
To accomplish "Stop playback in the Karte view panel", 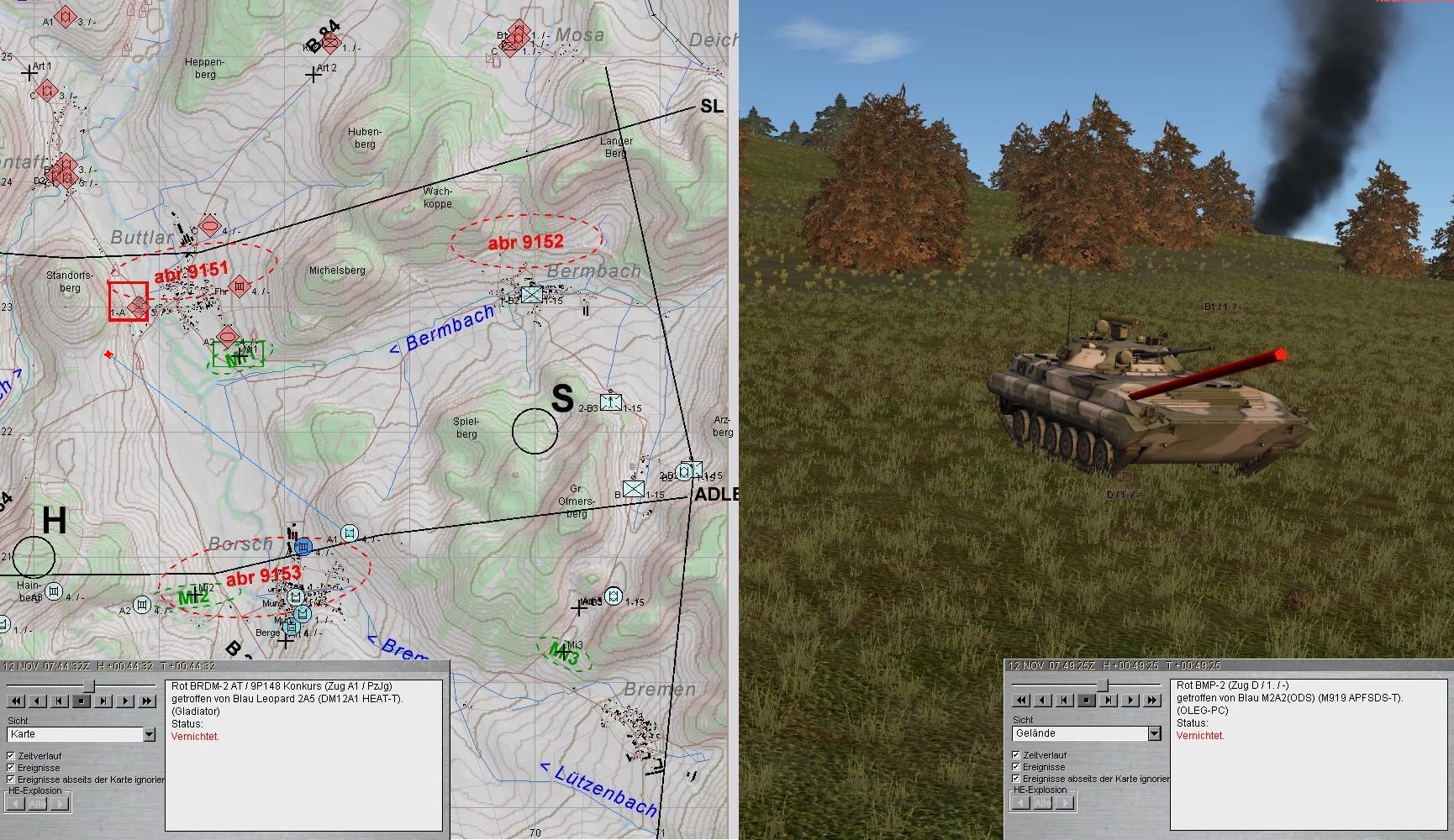I will [x=82, y=701].
